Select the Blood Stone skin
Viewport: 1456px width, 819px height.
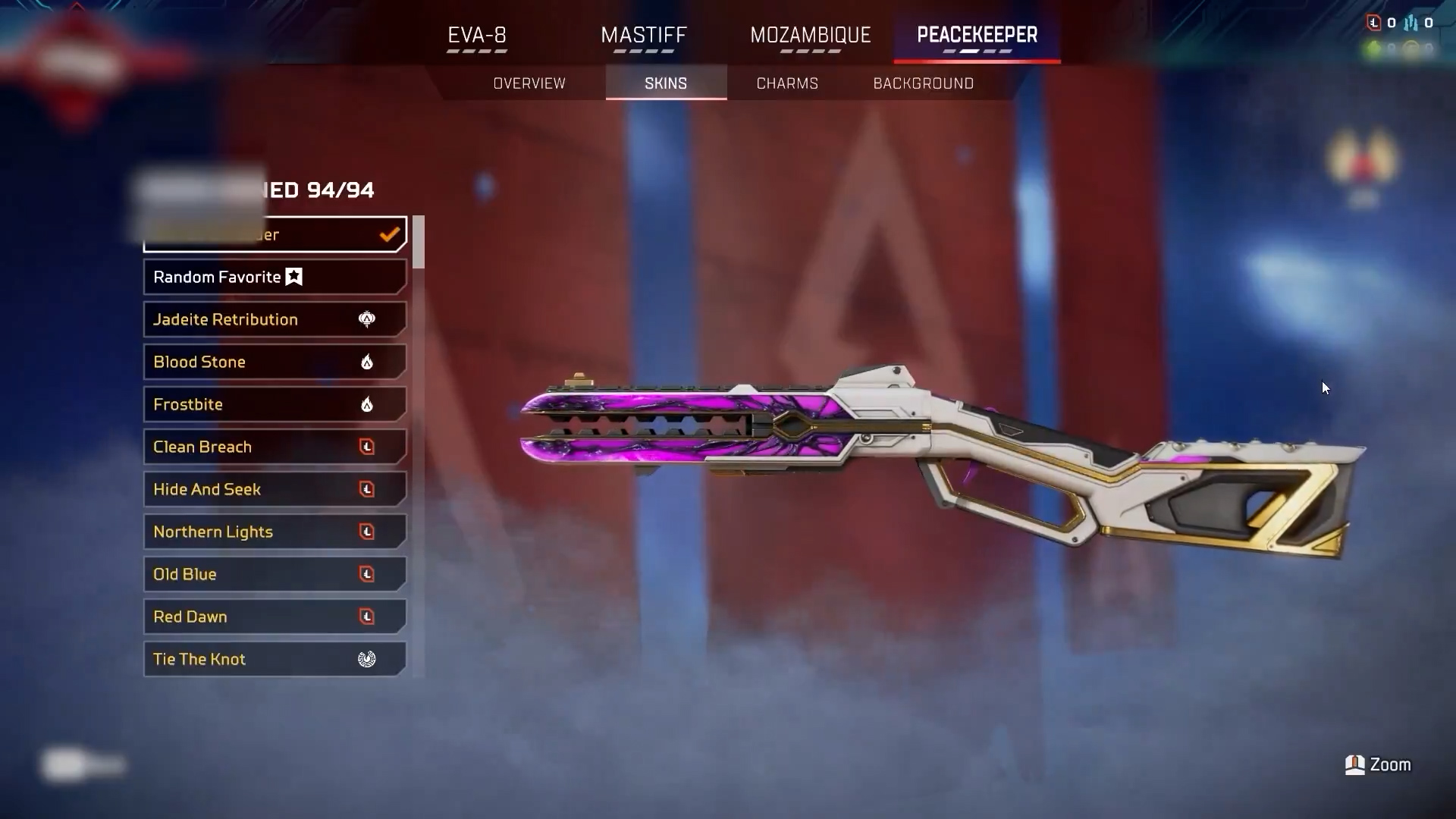275,362
